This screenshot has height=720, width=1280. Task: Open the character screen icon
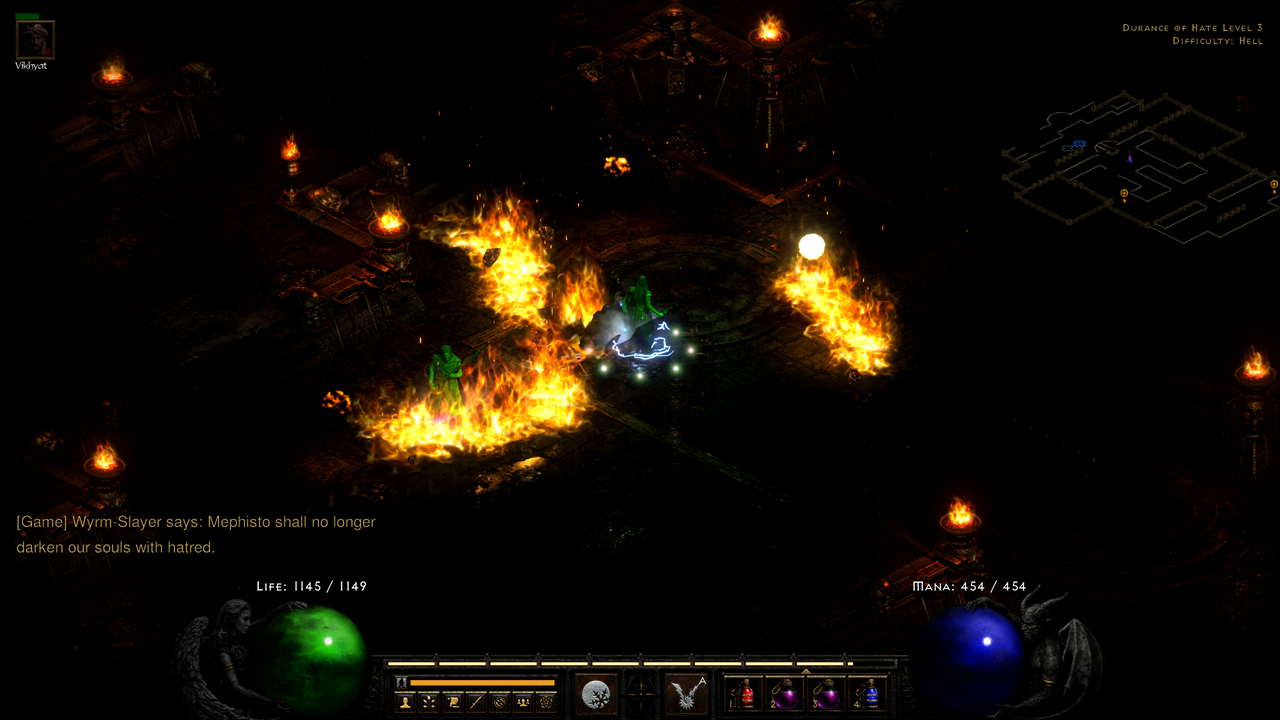pyautogui.click(x=405, y=701)
